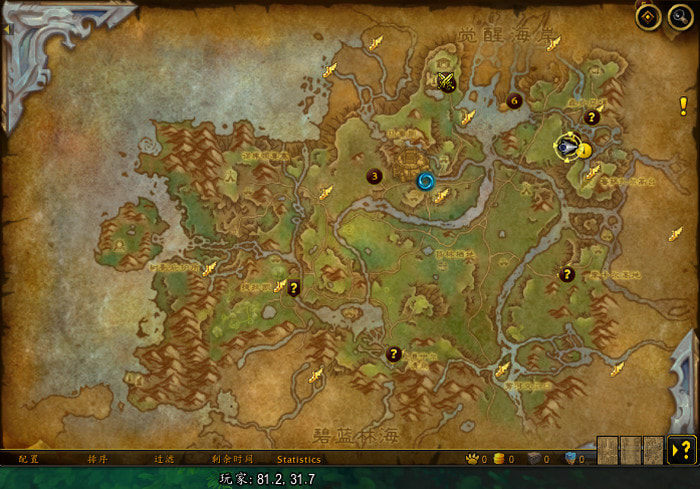
Task: Click the player arrow position marker
Action: (x=567, y=147)
